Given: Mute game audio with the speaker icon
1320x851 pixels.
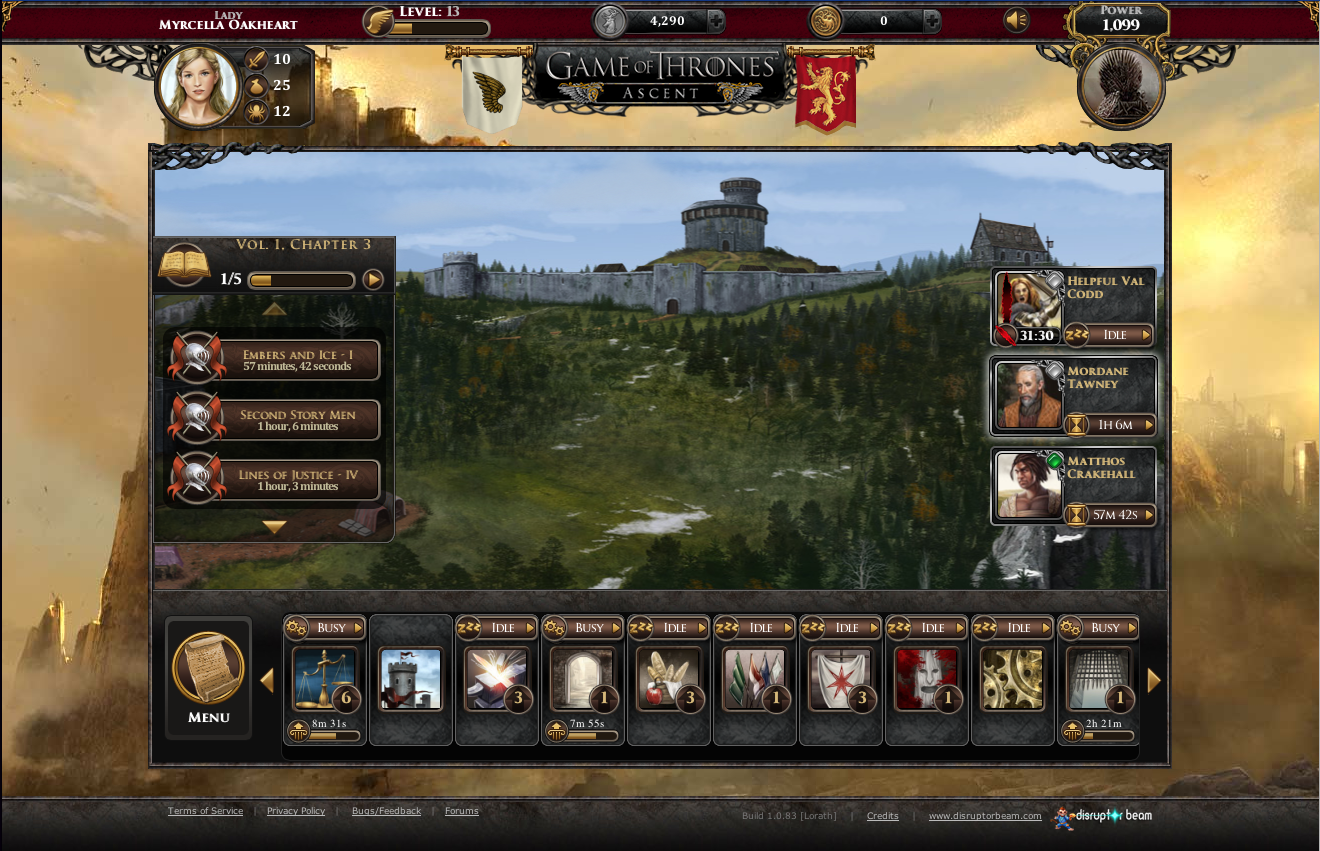Looking at the screenshot, I should (x=1016, y=20).
